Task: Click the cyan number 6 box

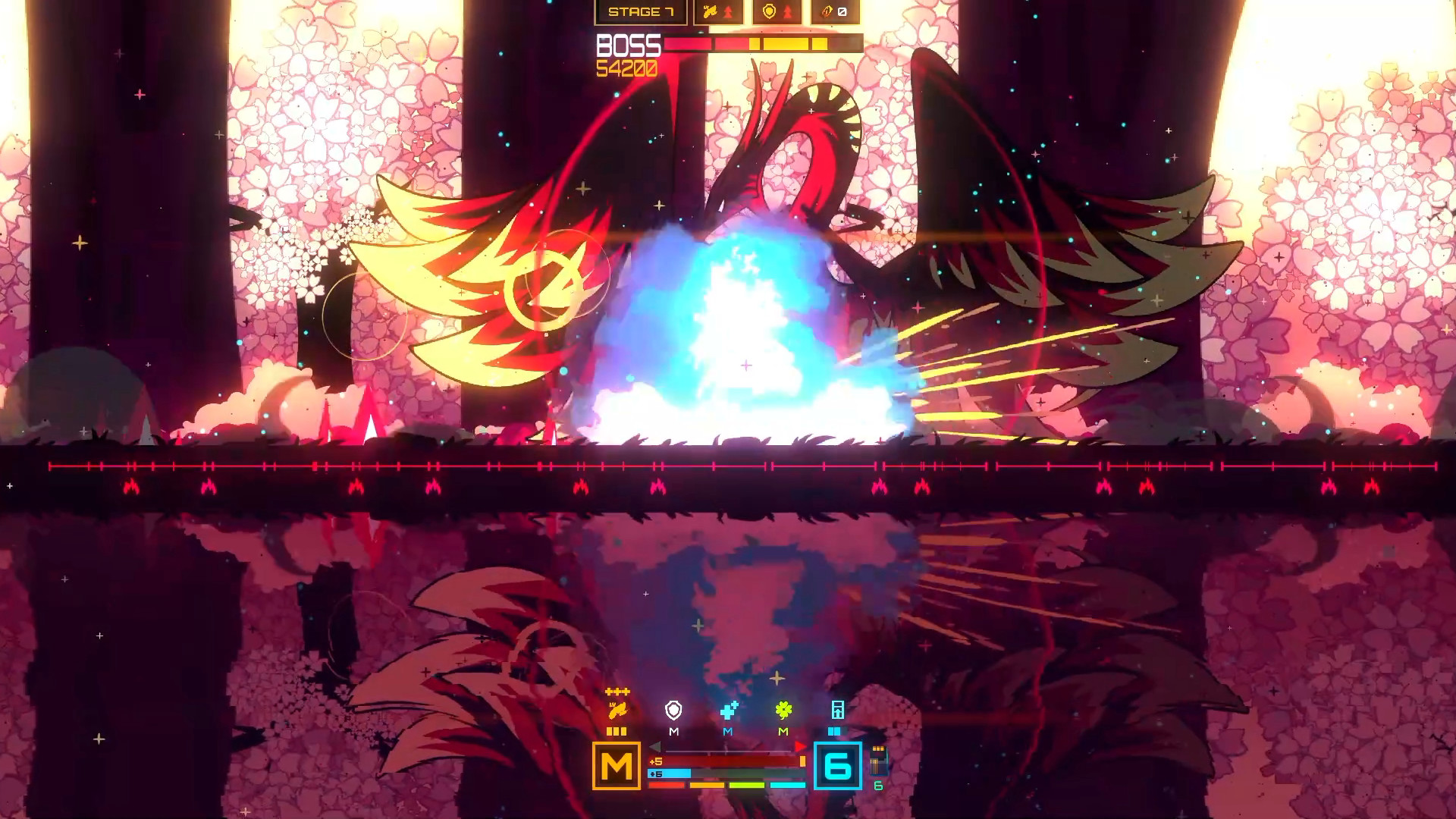Action: click(837, 766)
